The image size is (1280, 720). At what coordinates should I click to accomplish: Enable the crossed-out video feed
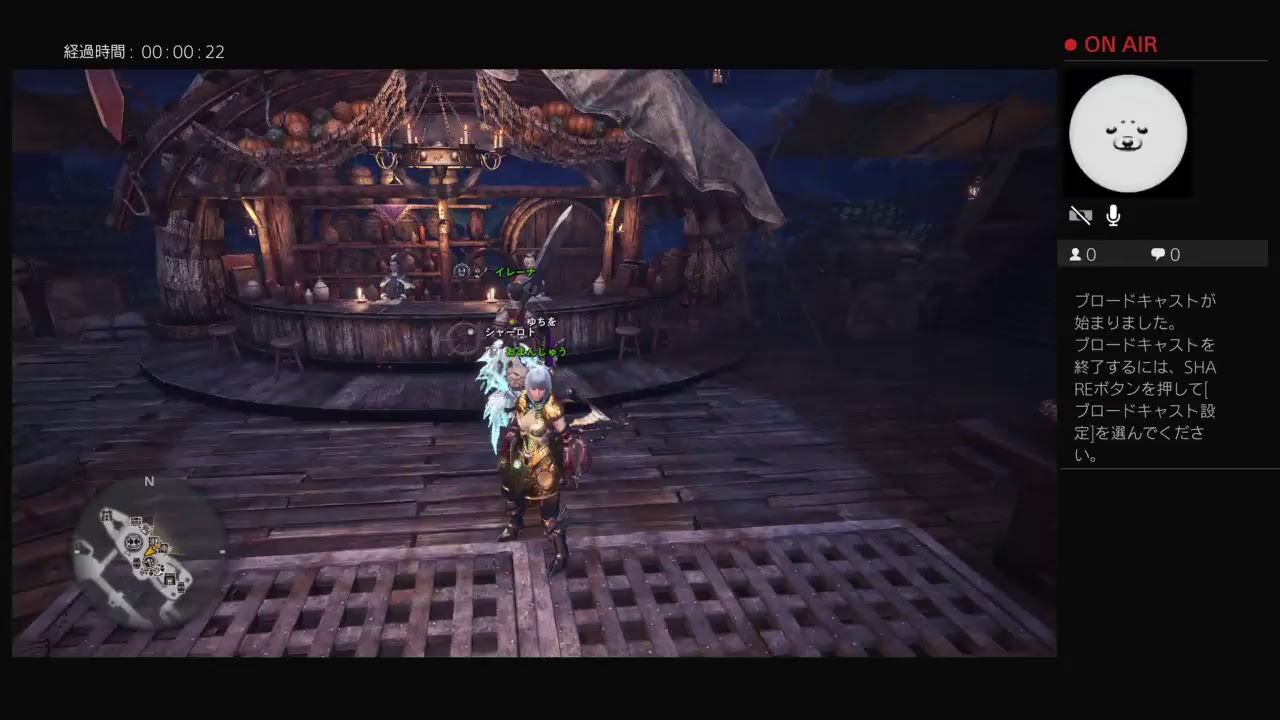[x=1080, y=215]
